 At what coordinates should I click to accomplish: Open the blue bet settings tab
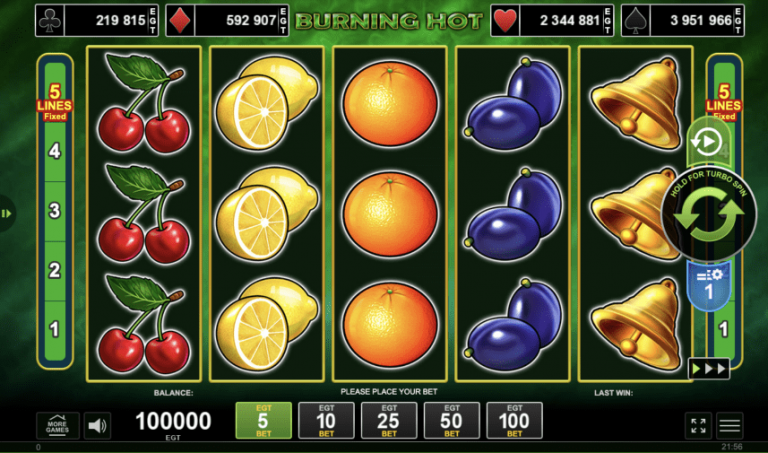(707, 283)
